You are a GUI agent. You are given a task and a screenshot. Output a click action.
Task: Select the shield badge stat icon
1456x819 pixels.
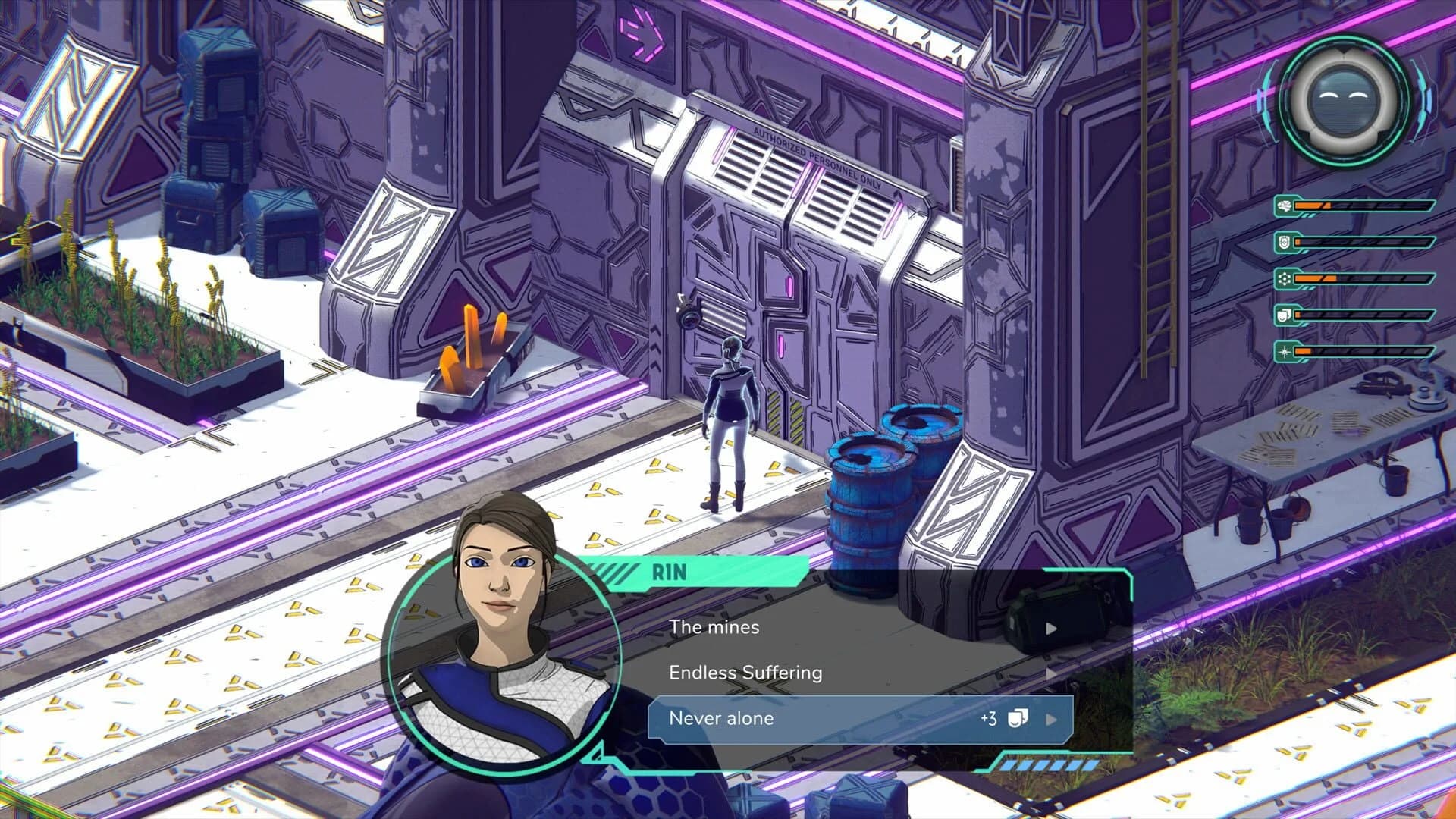coord(1283,243)
